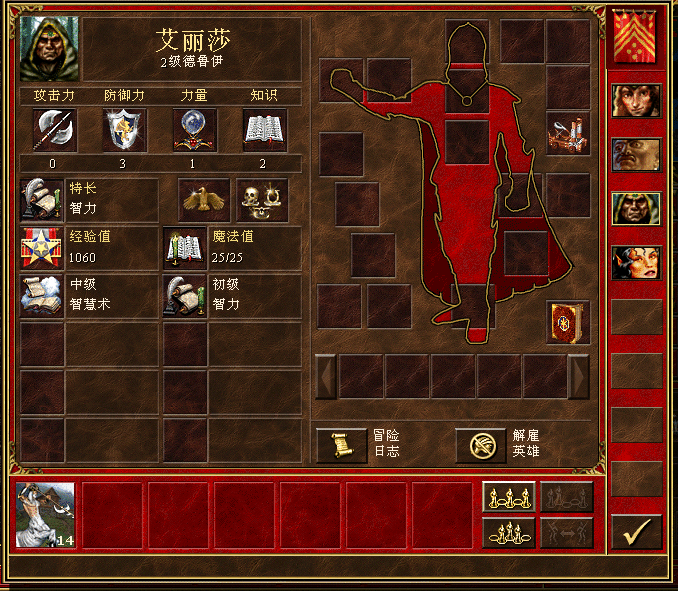Show the morale eagle icon details

tap(204, 200)
